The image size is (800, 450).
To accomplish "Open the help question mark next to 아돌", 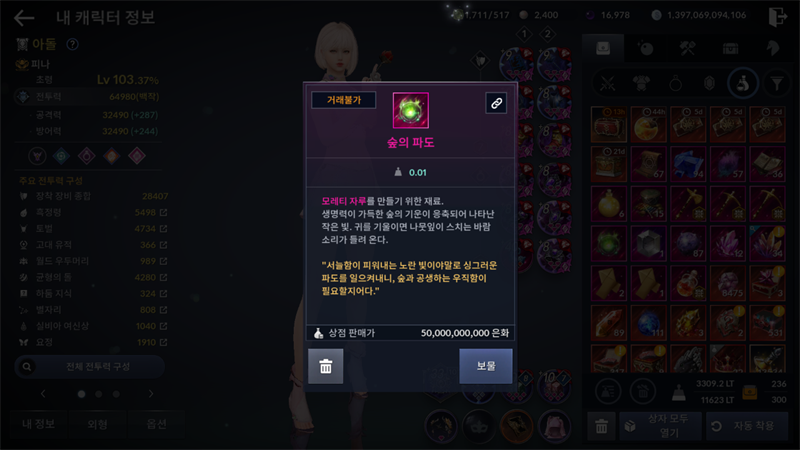I will [x=72, y=45].
